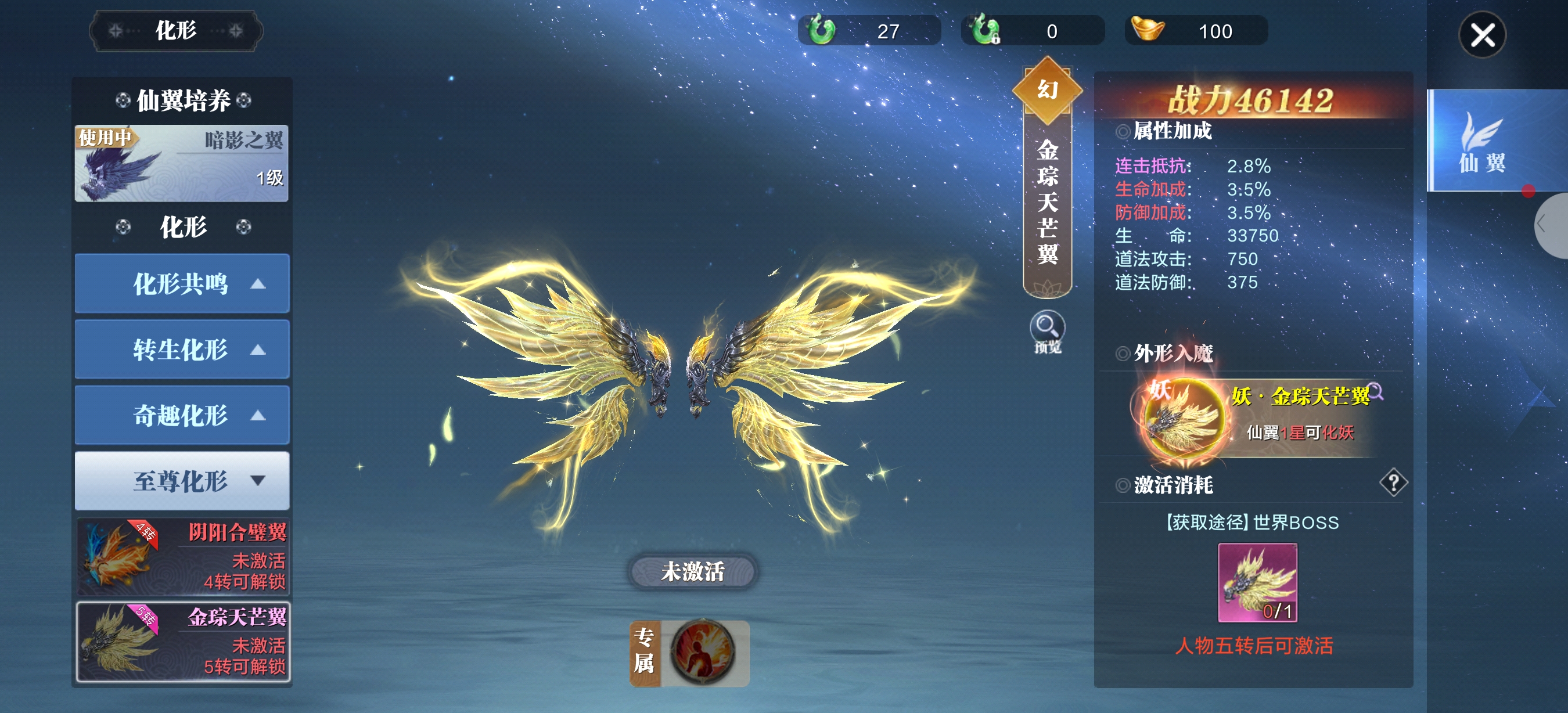Click the 未激活 status button
1568x713 pixels.
692,571
